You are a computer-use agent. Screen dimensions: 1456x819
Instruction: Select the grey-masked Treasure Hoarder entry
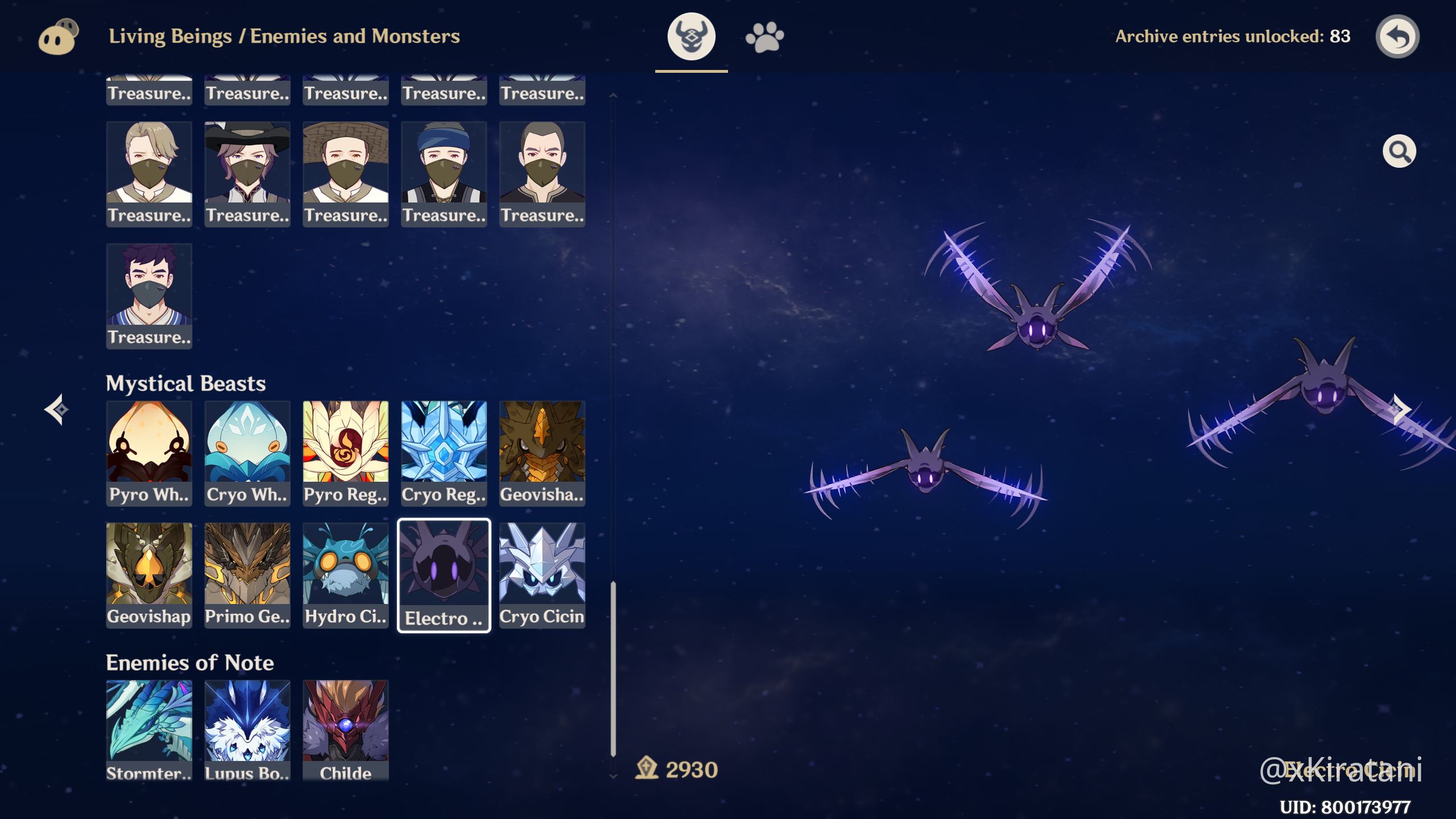click(149, 296)
